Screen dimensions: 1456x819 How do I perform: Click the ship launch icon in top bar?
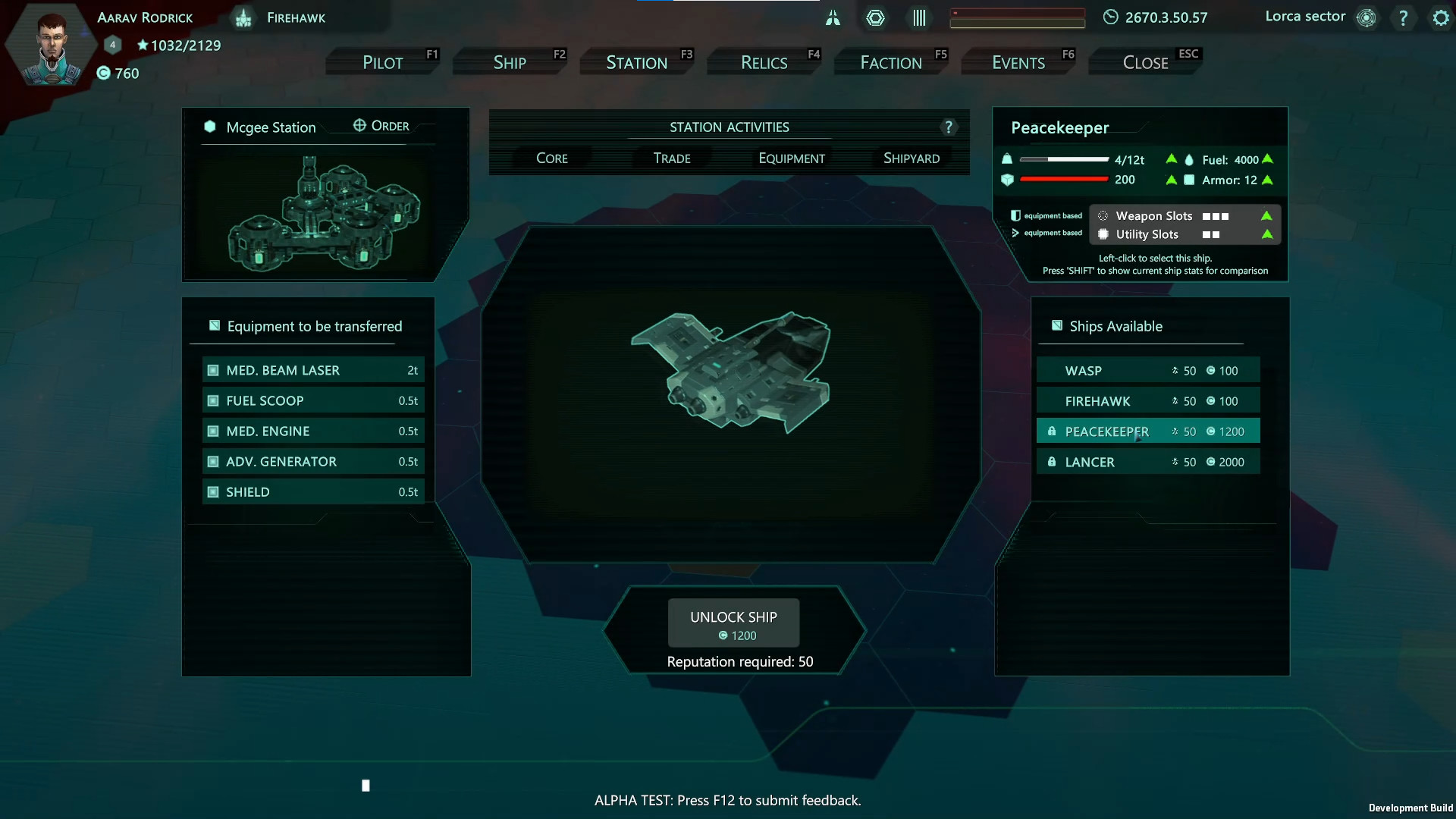click(833, 17)
